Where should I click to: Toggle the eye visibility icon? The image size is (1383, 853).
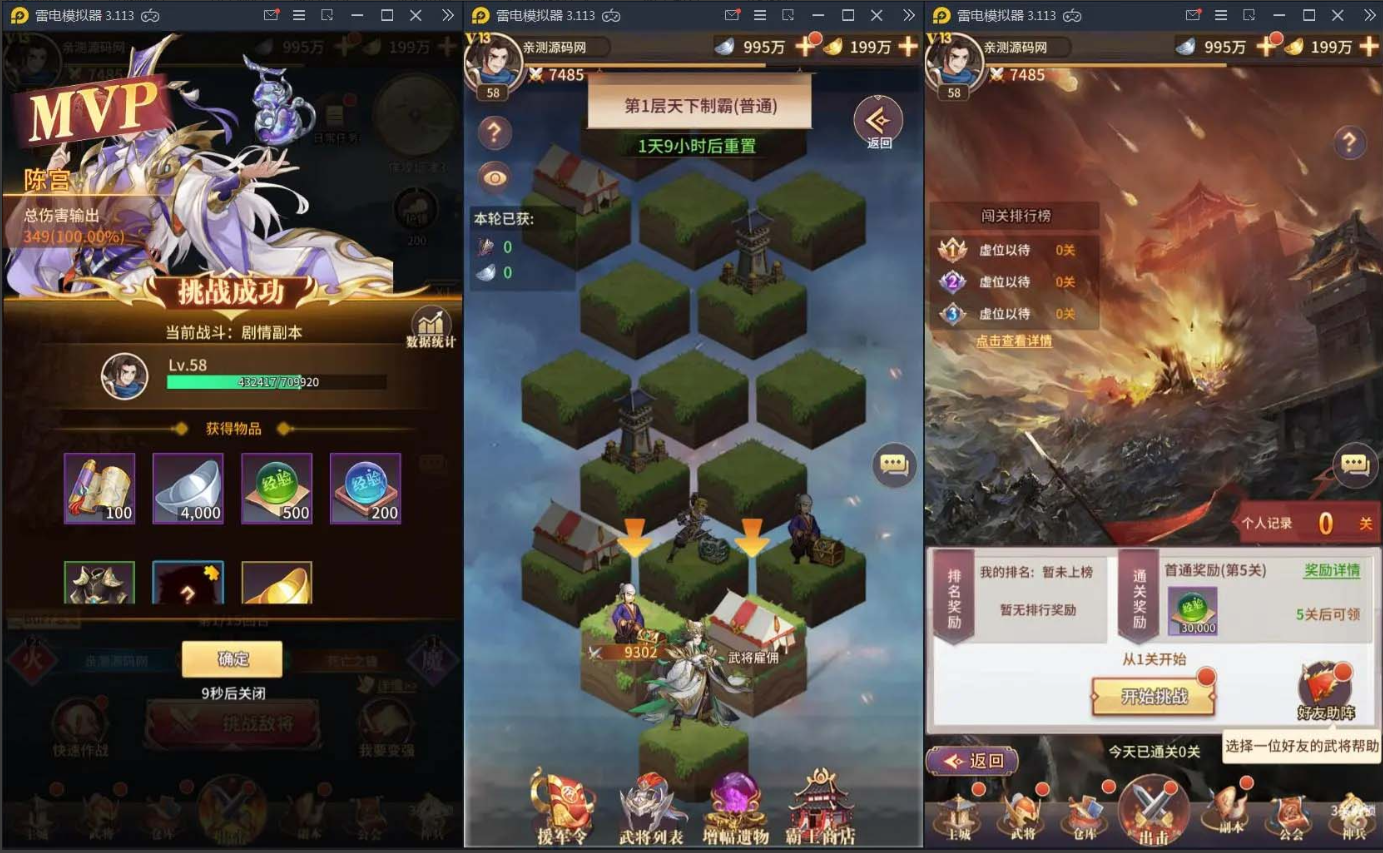click(494, 176)
